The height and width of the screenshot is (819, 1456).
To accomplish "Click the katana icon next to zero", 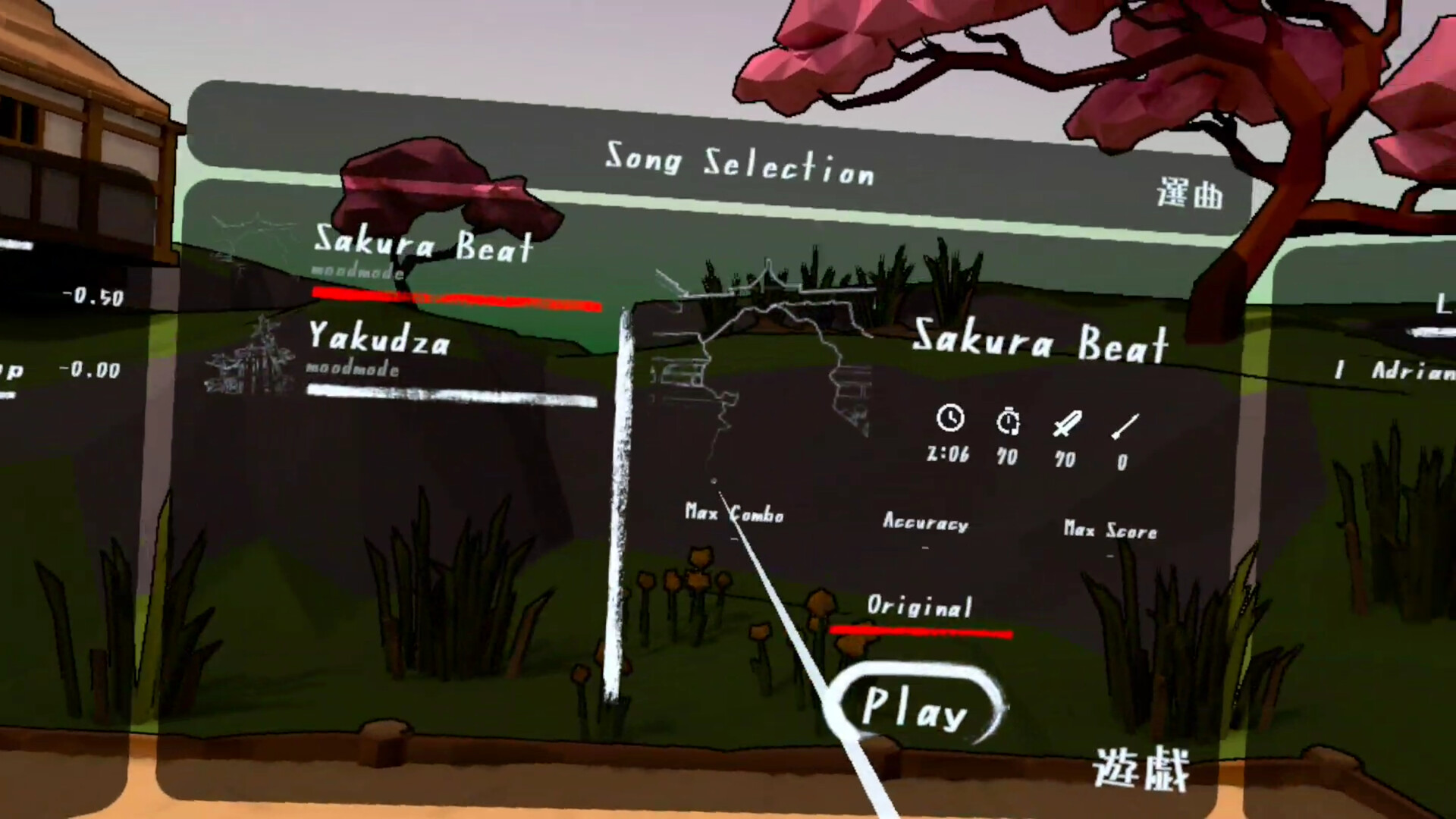I will (x=1126, y=426).
